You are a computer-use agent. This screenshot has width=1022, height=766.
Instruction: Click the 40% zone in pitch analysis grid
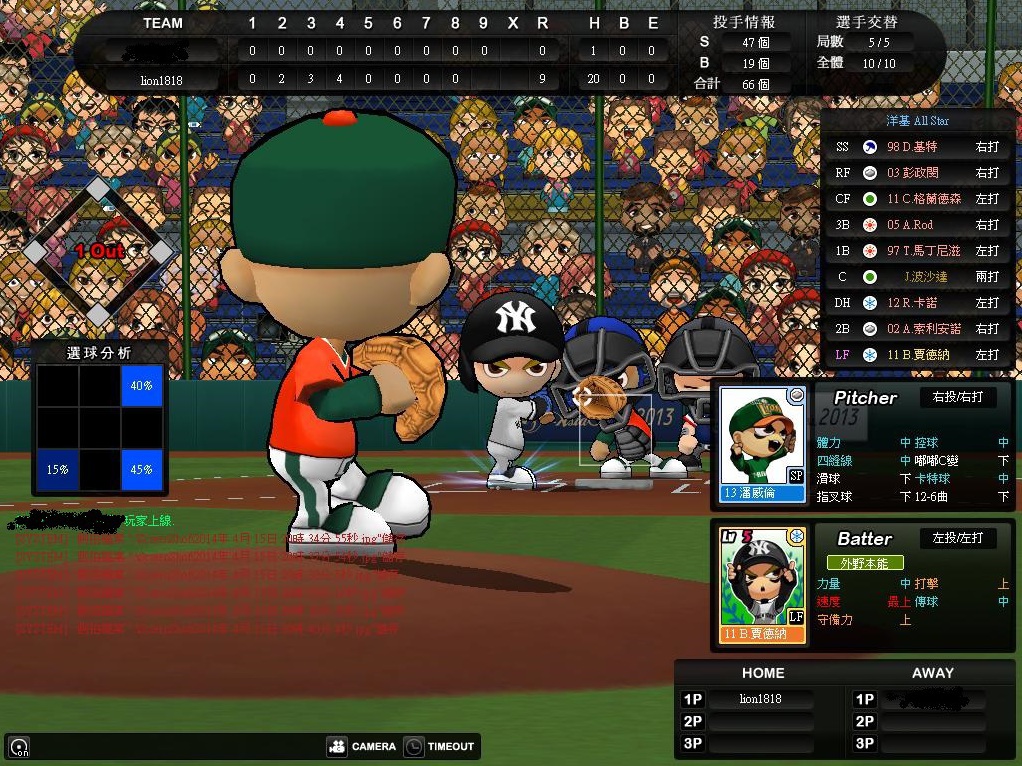141,386
